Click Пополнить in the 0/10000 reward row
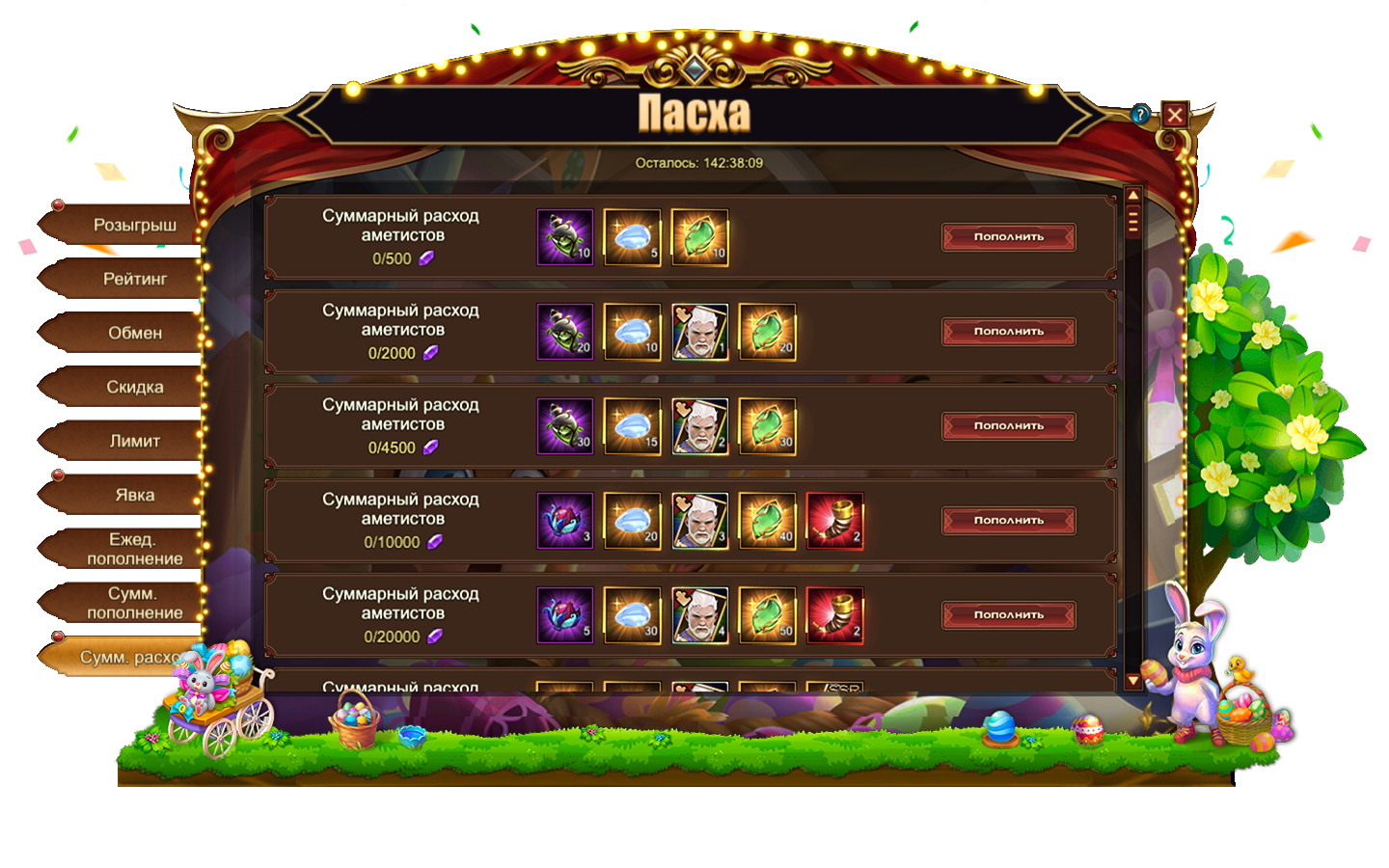Viewport: 1389px width, 868px height. 1008,521
